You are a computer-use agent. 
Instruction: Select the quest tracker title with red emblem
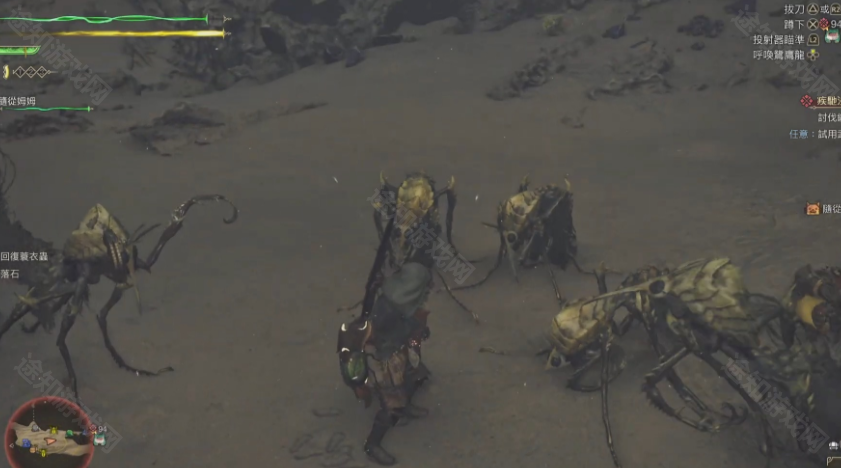(820, 101)
